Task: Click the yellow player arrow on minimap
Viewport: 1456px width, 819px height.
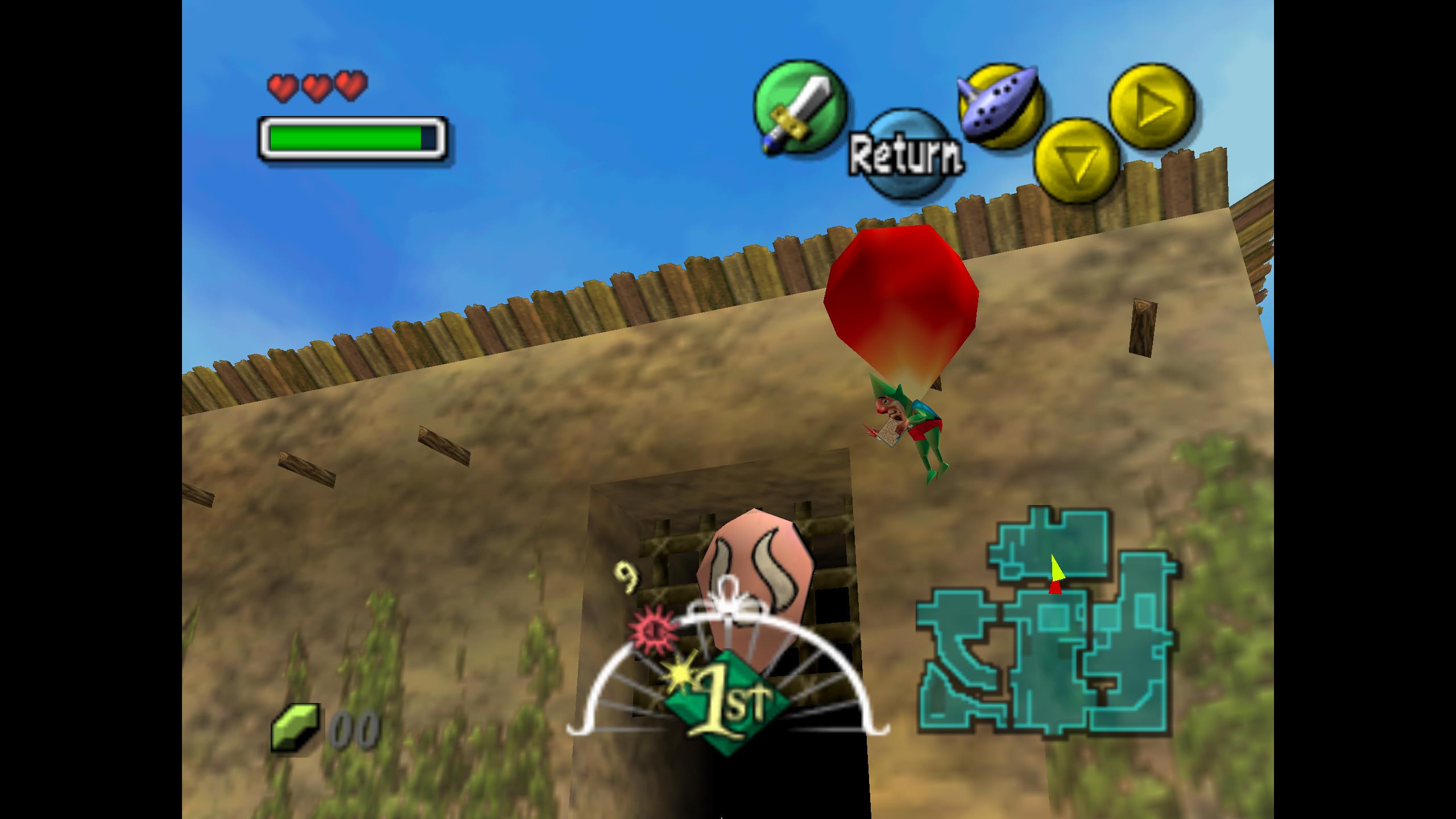Action: pyautogui.click(x=1056, y=570)
